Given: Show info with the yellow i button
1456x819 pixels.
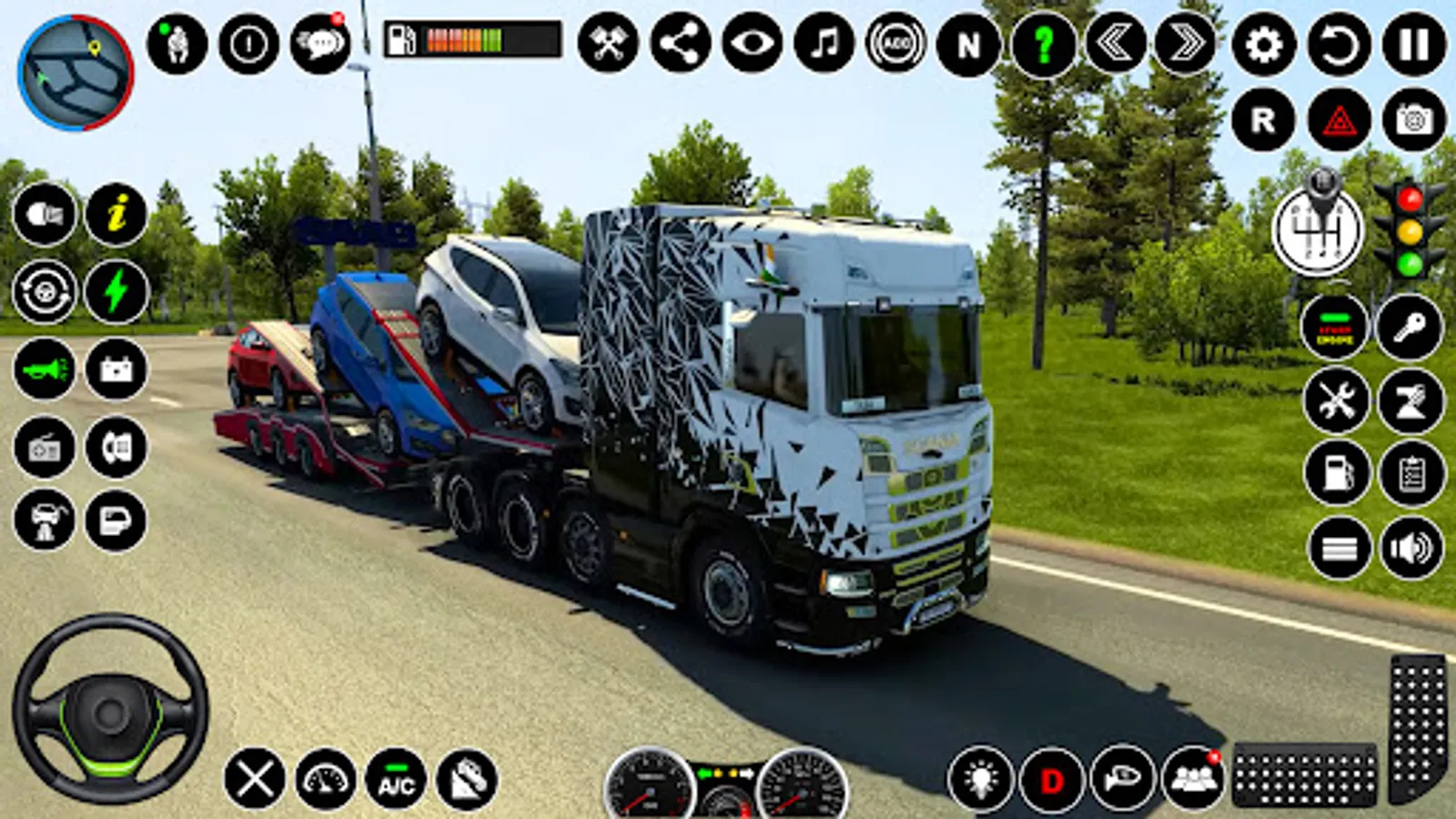Looking at the screenshot, I should point(116,215).
